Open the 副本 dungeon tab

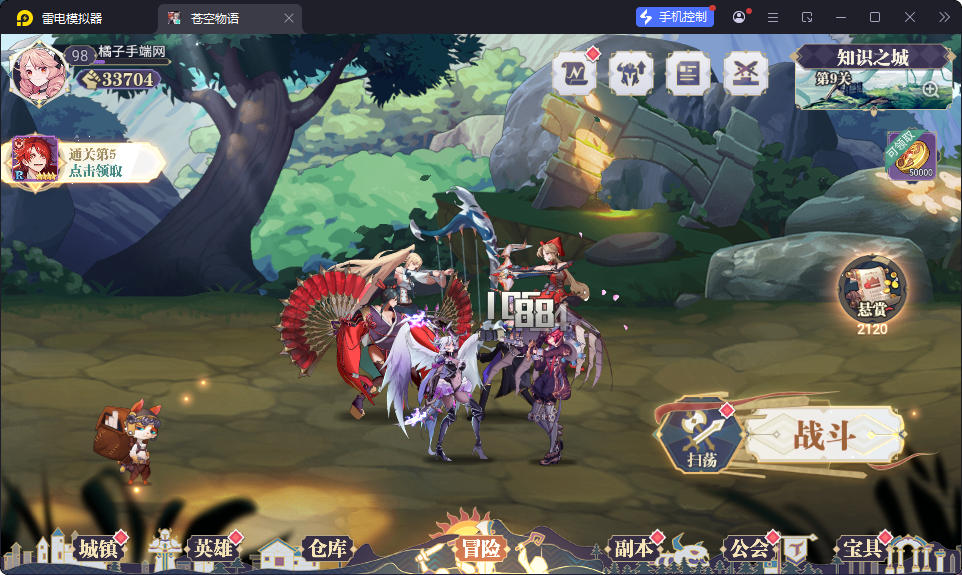632,548
